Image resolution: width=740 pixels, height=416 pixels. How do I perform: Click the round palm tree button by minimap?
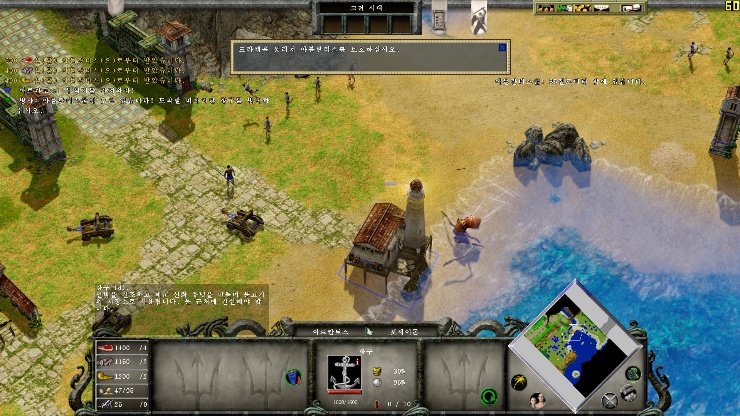click(x=519, y=381)
